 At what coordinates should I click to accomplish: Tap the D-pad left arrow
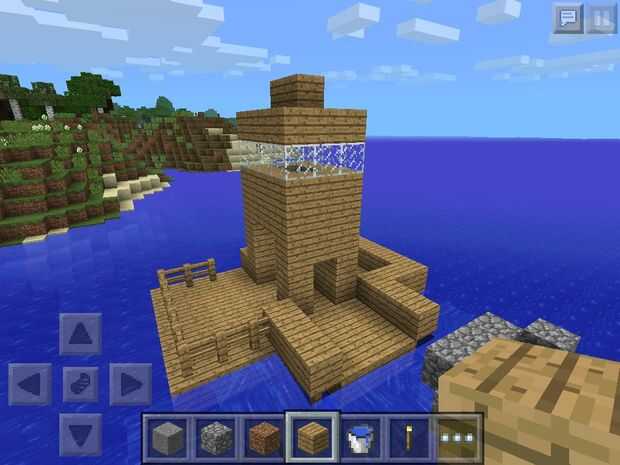point(32,383)
